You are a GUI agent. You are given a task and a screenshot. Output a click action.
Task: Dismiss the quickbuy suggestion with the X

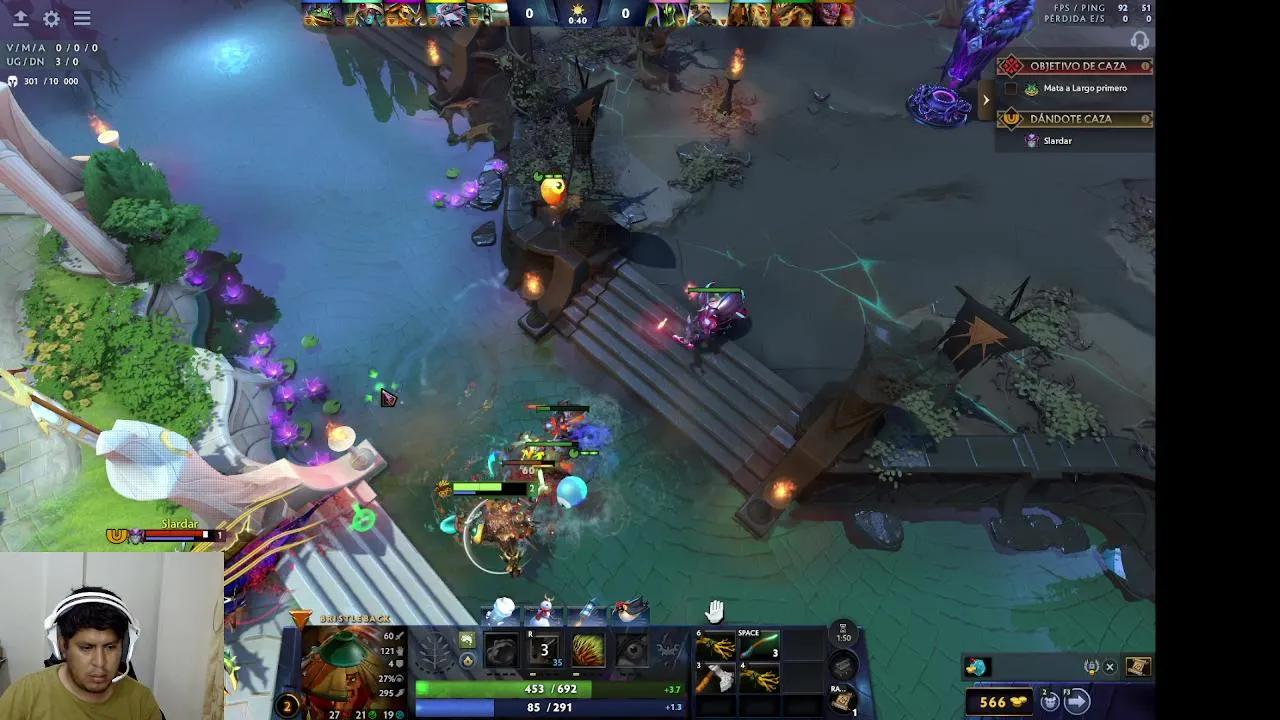click(x=1110, y=666)
